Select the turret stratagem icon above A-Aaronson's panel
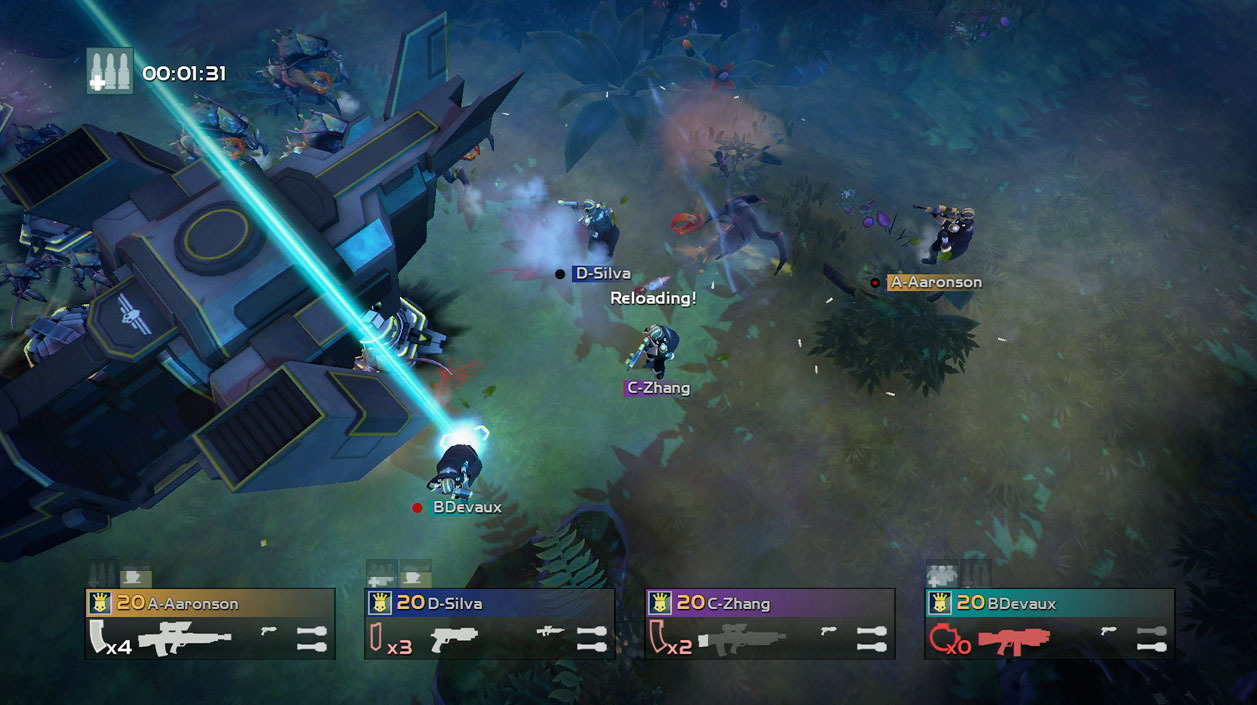The height and width of the screenshot is (705, 1257). 136,576
